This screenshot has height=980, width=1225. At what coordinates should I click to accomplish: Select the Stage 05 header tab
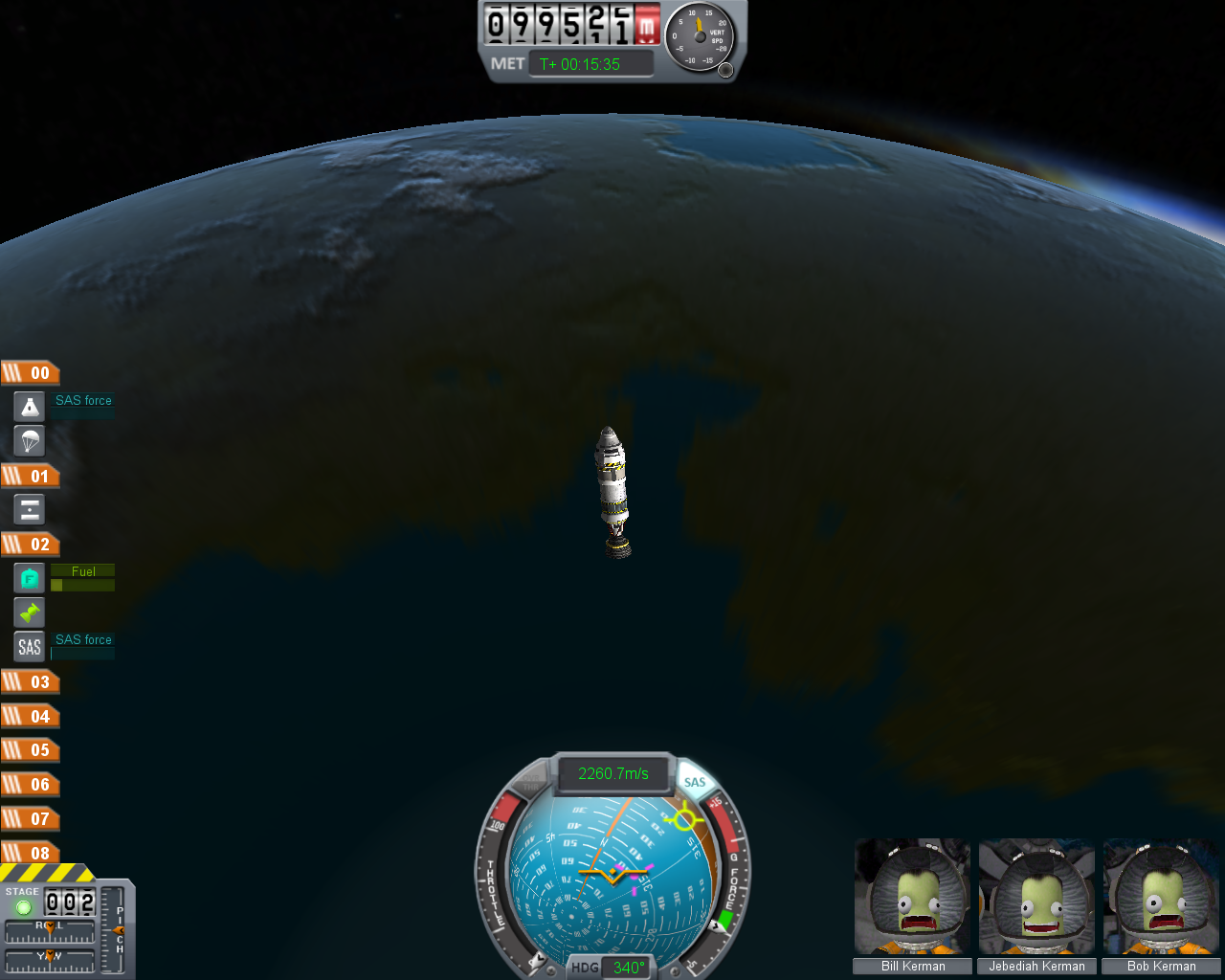point(31,750)
